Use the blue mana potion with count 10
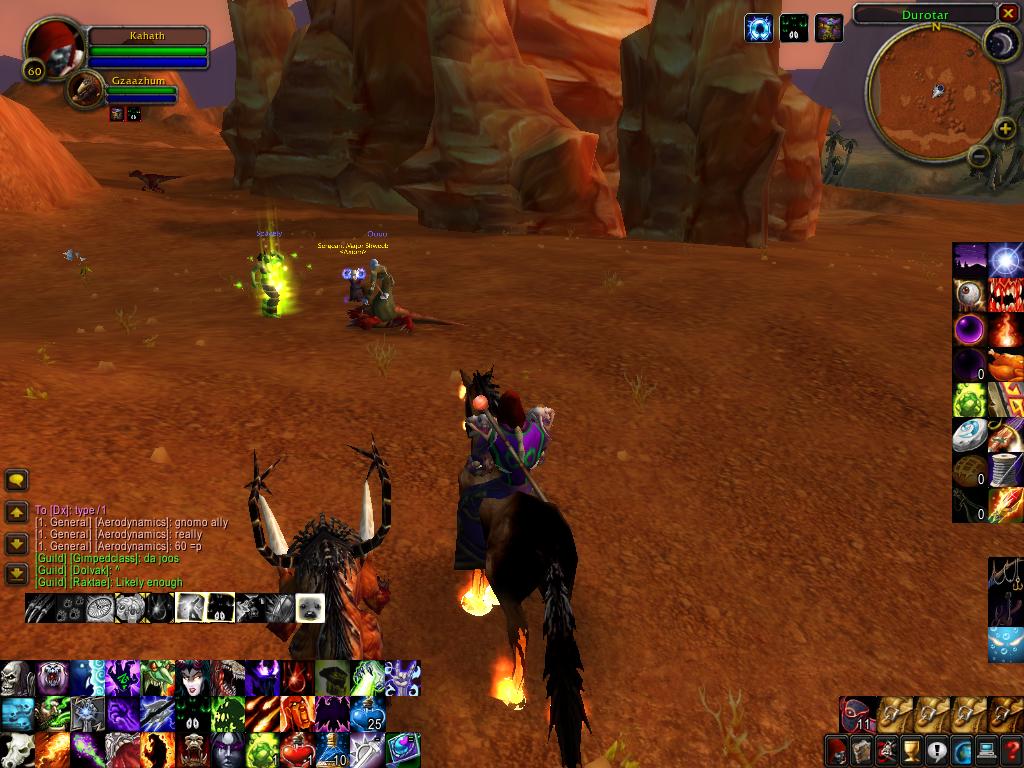The height and width of the screenshot is (768, 1024). pos(333,749)
